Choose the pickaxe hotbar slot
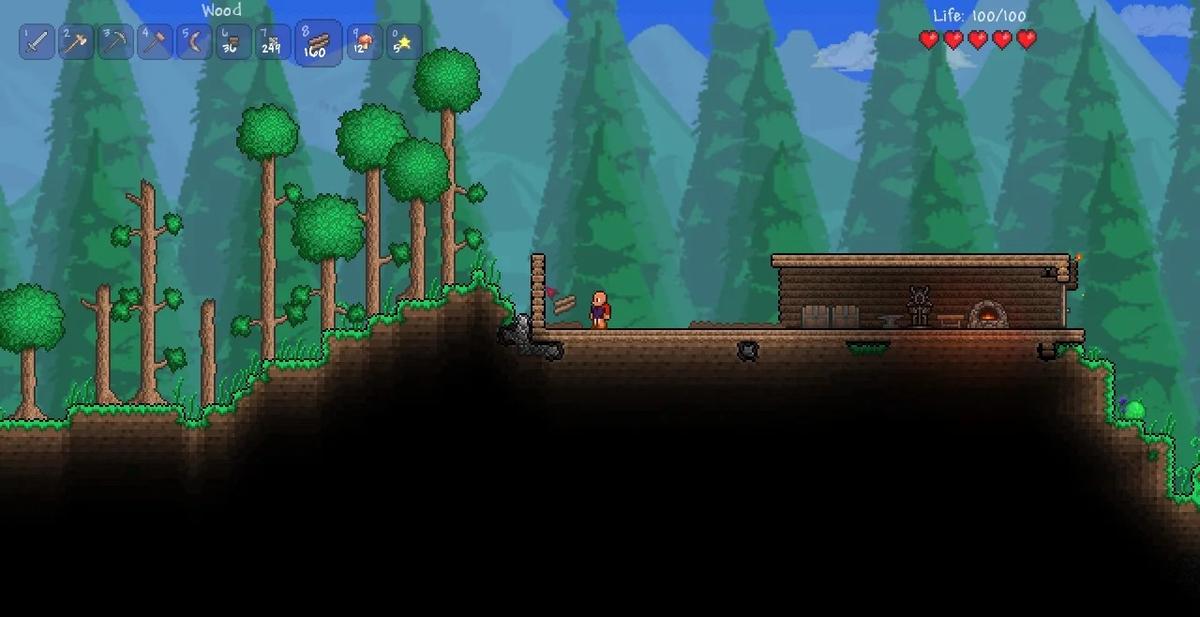The width and height of the screenshot is (1200, 617). point(115,43)
